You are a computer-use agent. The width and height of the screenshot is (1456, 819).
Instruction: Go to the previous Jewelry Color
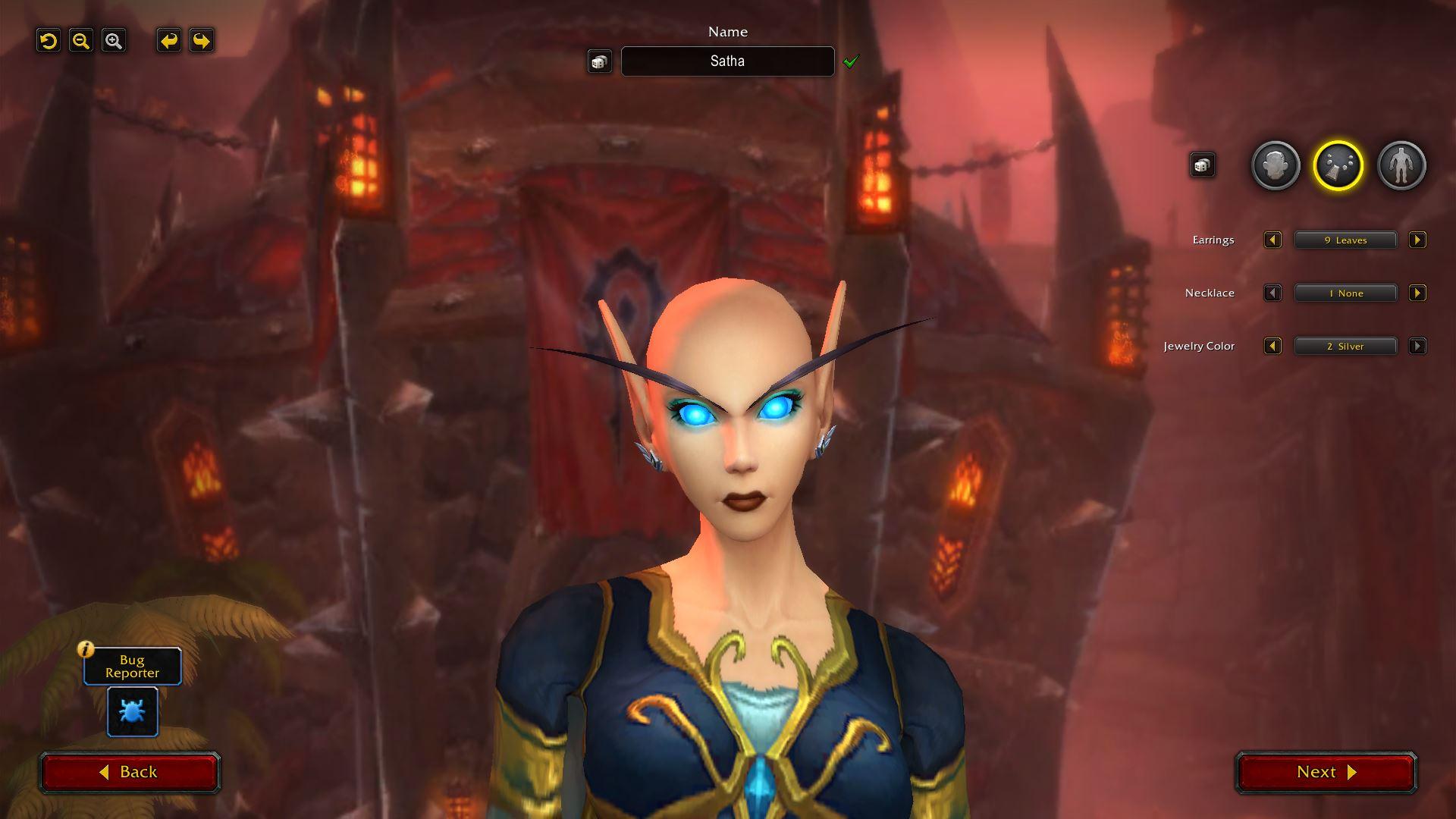tap(1272, 347)
